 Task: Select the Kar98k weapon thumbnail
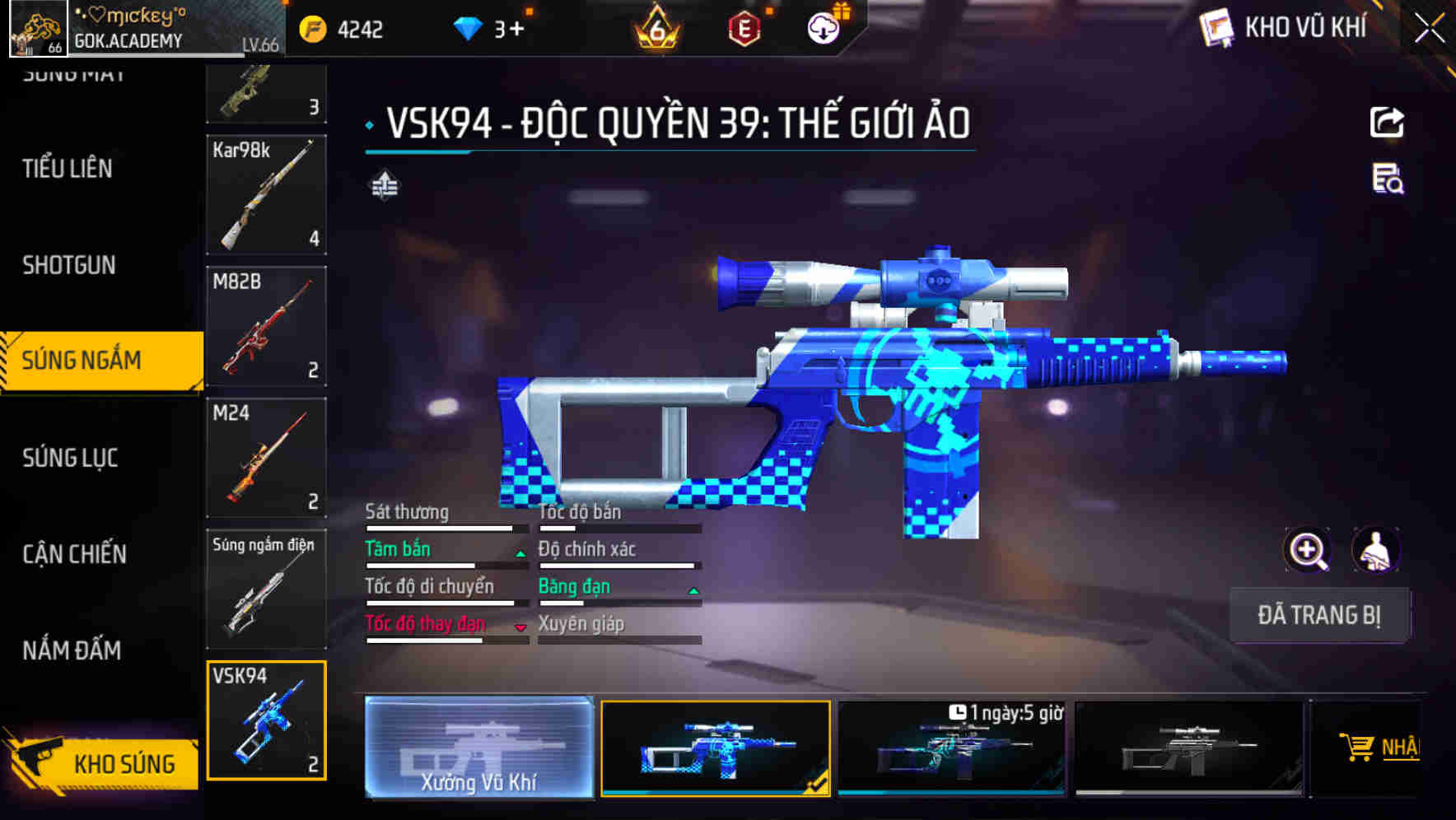(x=266, y=195)
